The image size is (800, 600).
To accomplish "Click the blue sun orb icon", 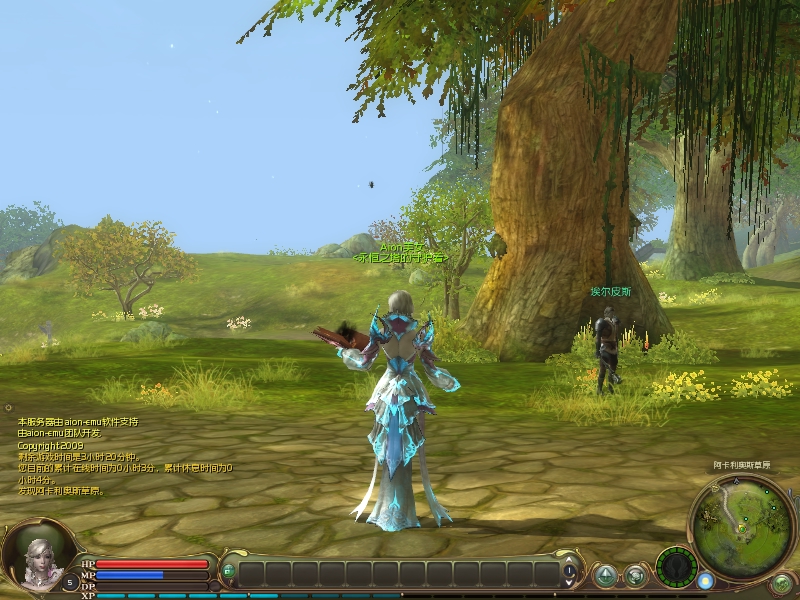I will click(x=706, y=580).
